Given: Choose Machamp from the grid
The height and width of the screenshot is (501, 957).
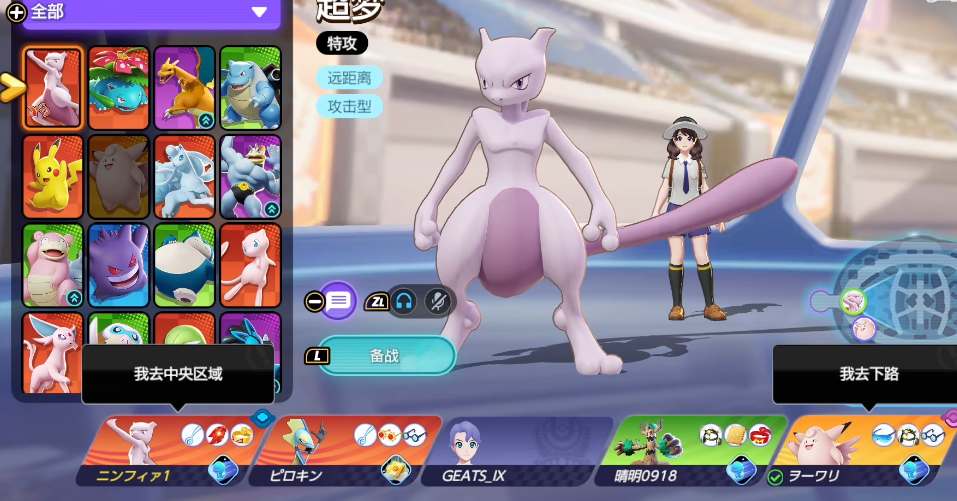Looking at the screenshot, I should tap(250, 176).
